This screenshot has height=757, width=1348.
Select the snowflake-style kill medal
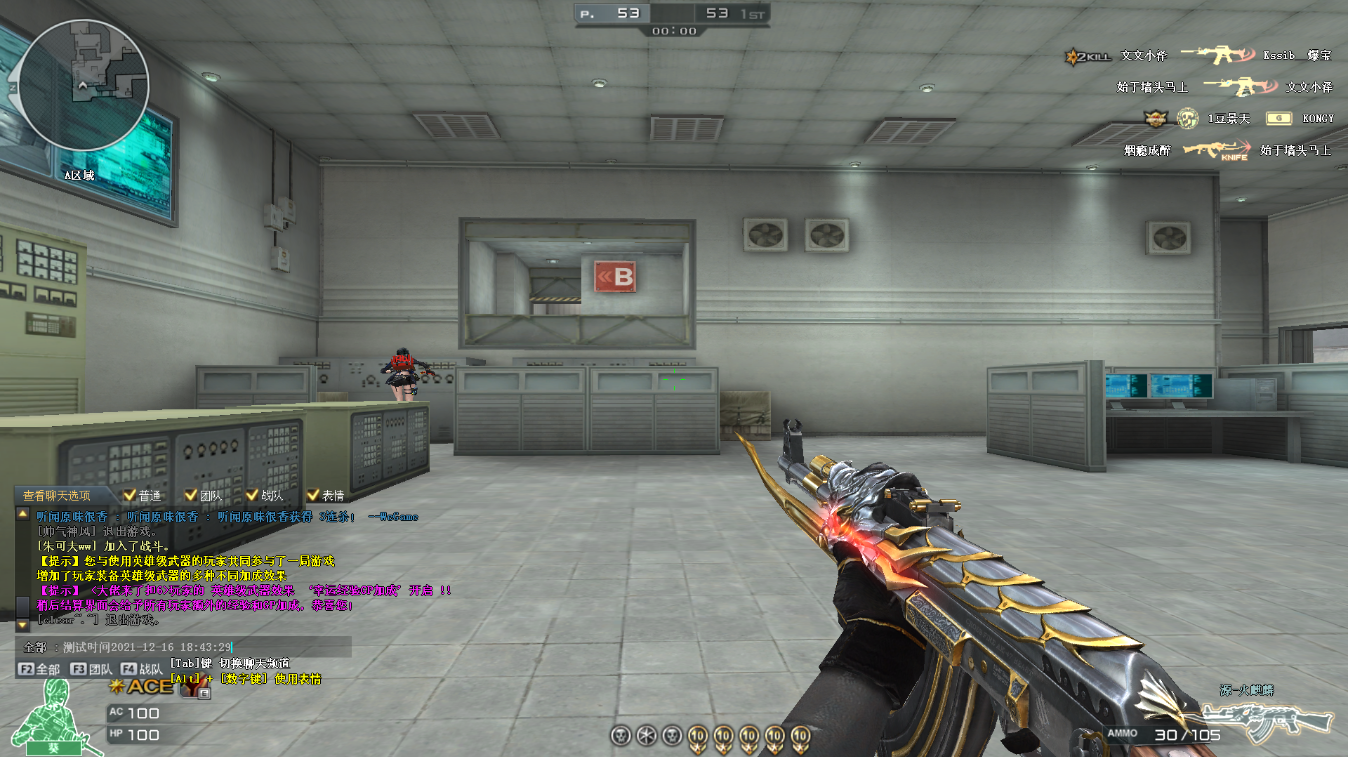[646, 736]
